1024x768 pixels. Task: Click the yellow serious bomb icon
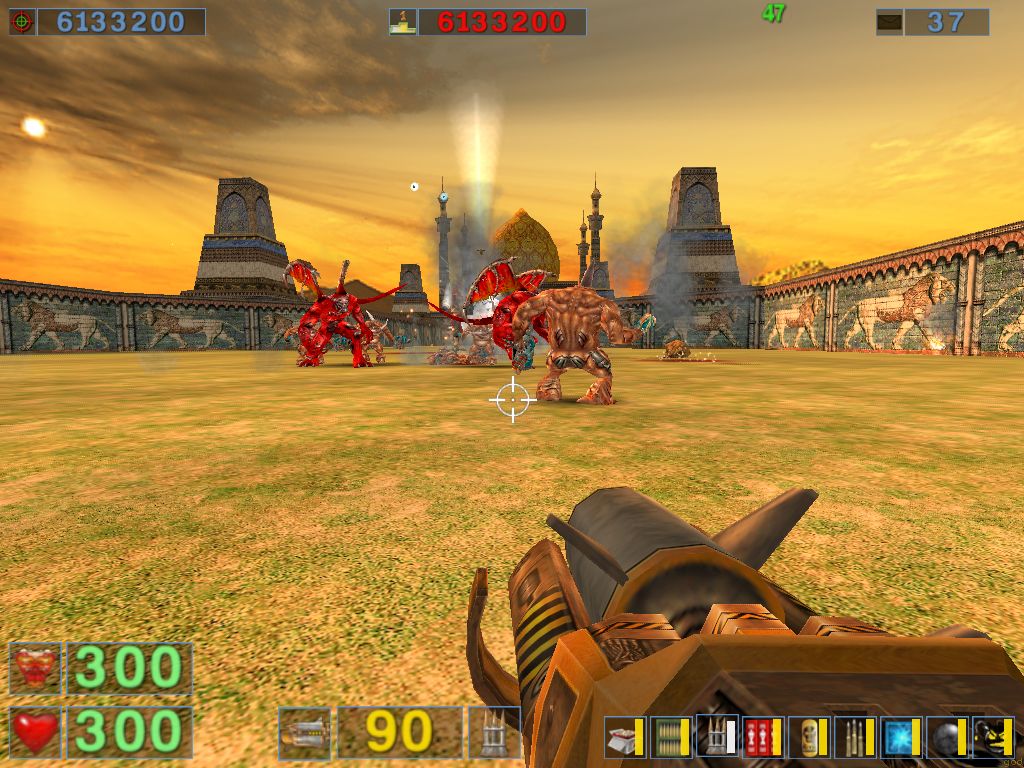pos(992,737)
